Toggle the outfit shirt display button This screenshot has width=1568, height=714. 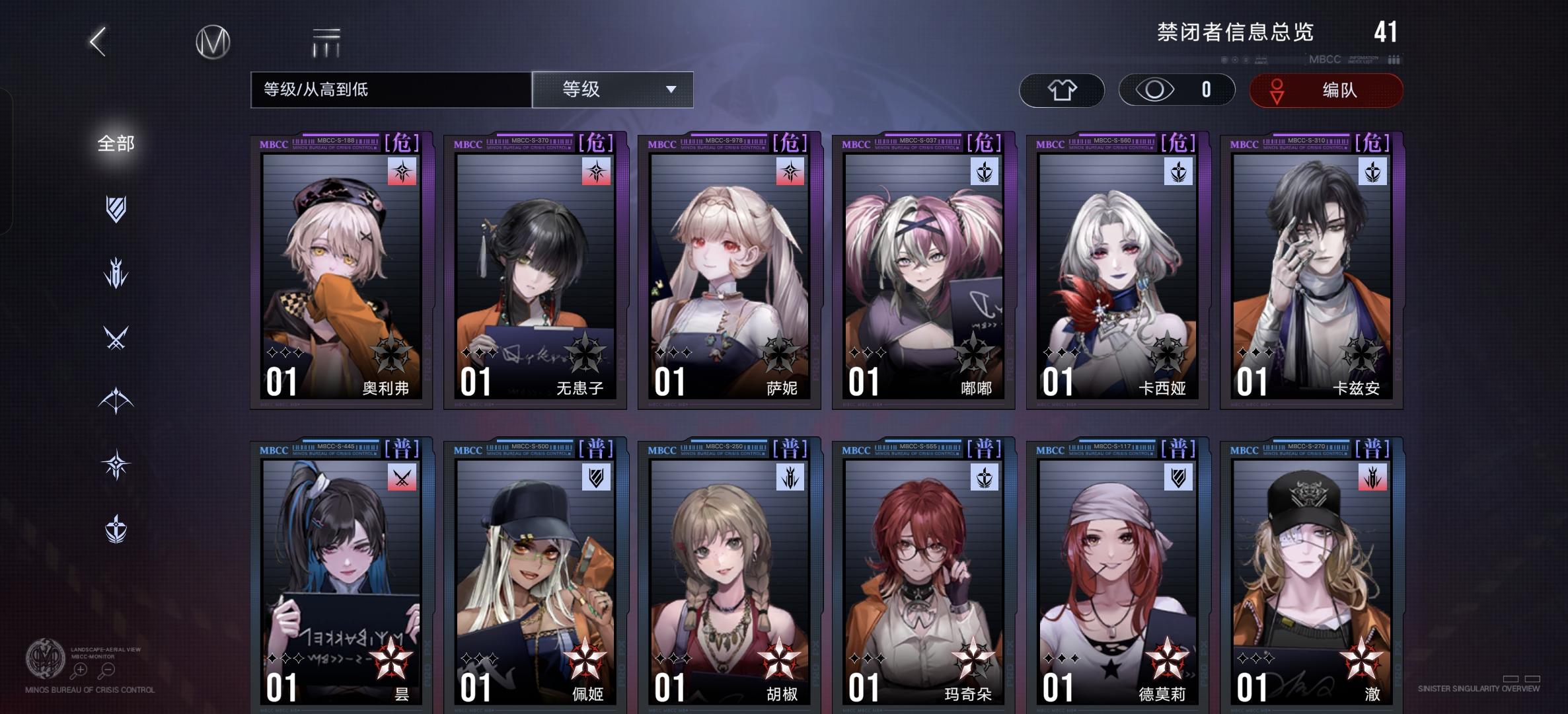[1061, 89]
